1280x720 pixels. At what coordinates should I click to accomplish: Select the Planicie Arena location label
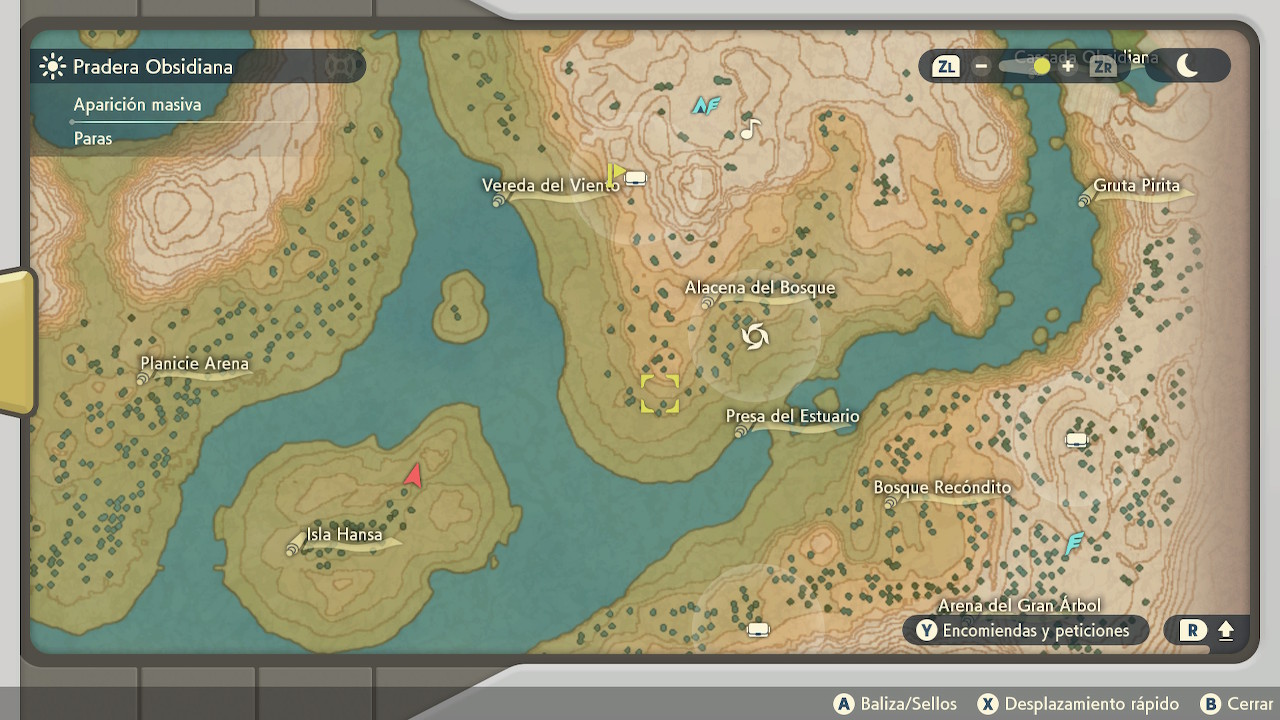pos(194,364)
